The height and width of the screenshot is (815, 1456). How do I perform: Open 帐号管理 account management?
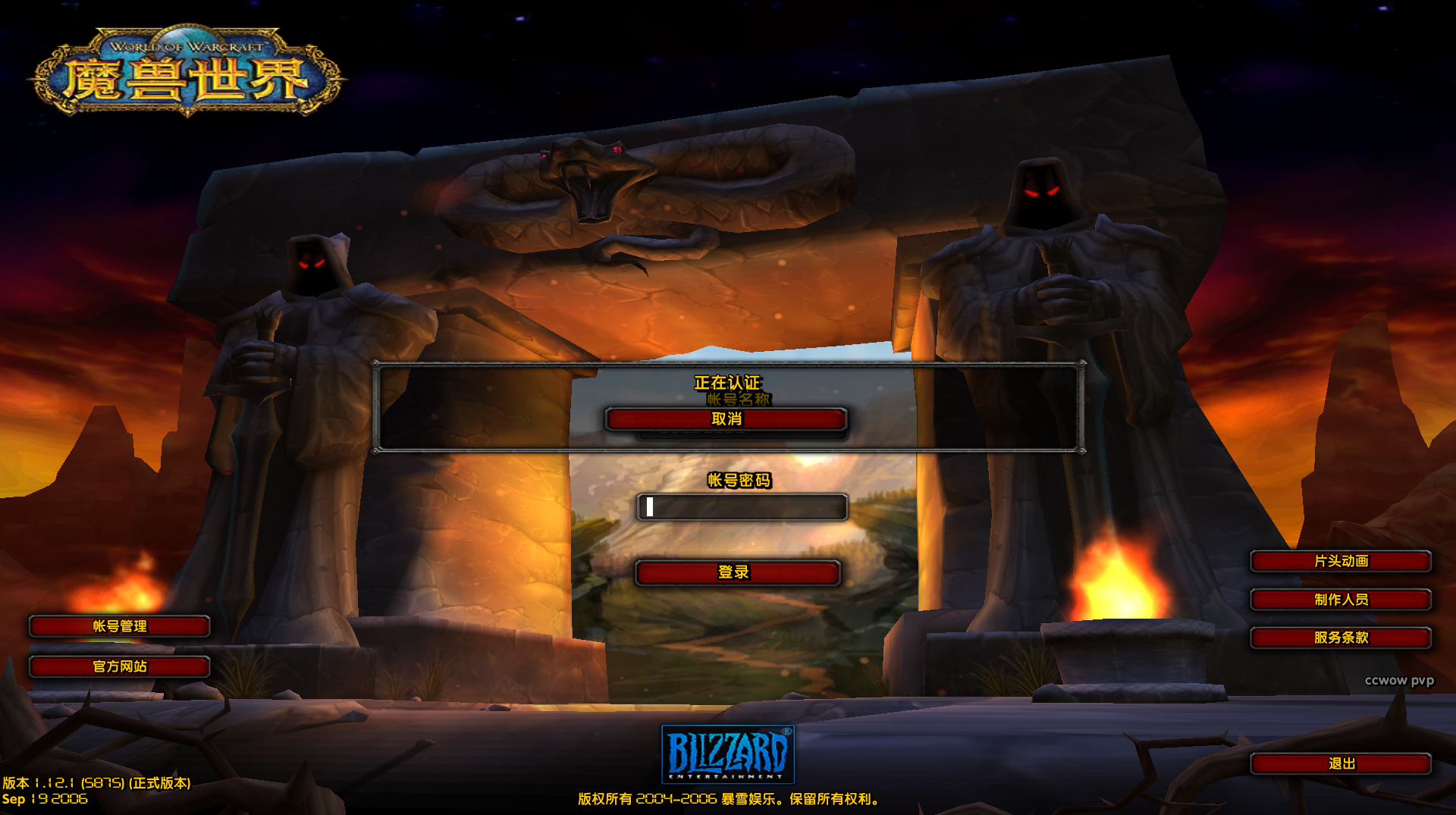pyautogui.click(x=119, y=626)
